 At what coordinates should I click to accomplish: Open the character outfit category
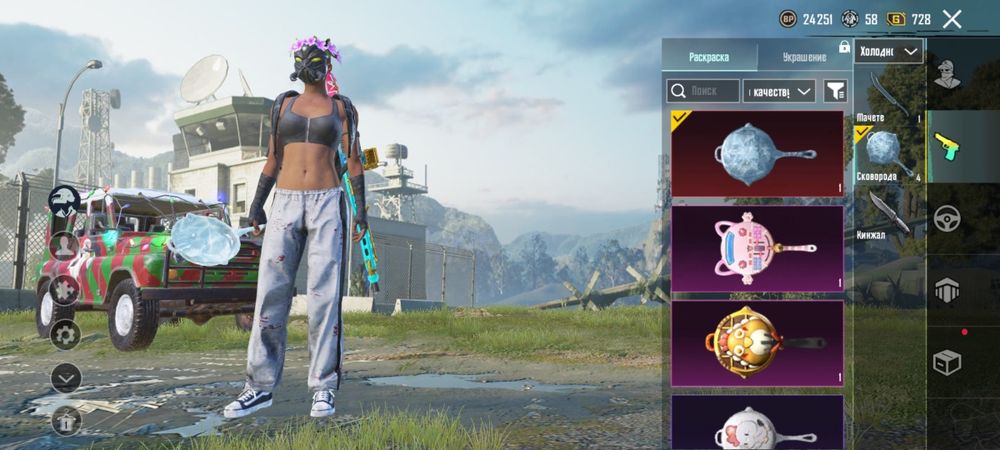click(947, 71)
